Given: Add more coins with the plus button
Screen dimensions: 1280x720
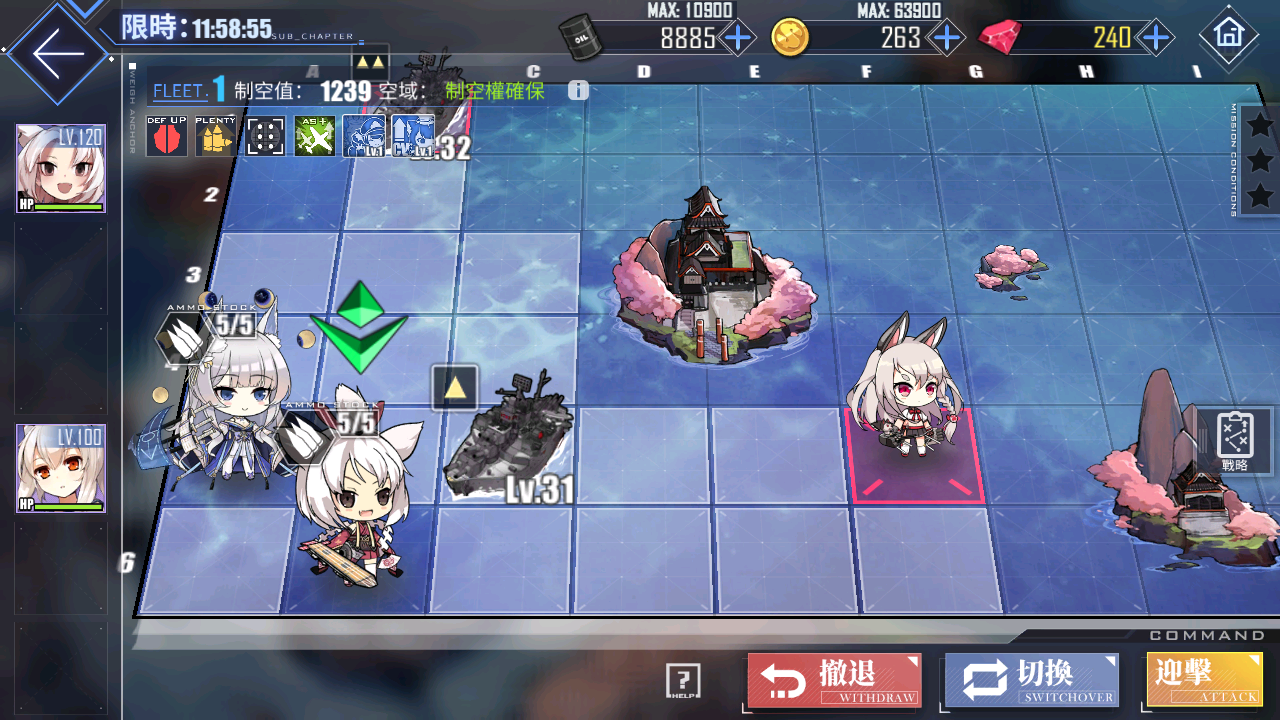Looking at the screenshot, I should coord(945,38).
